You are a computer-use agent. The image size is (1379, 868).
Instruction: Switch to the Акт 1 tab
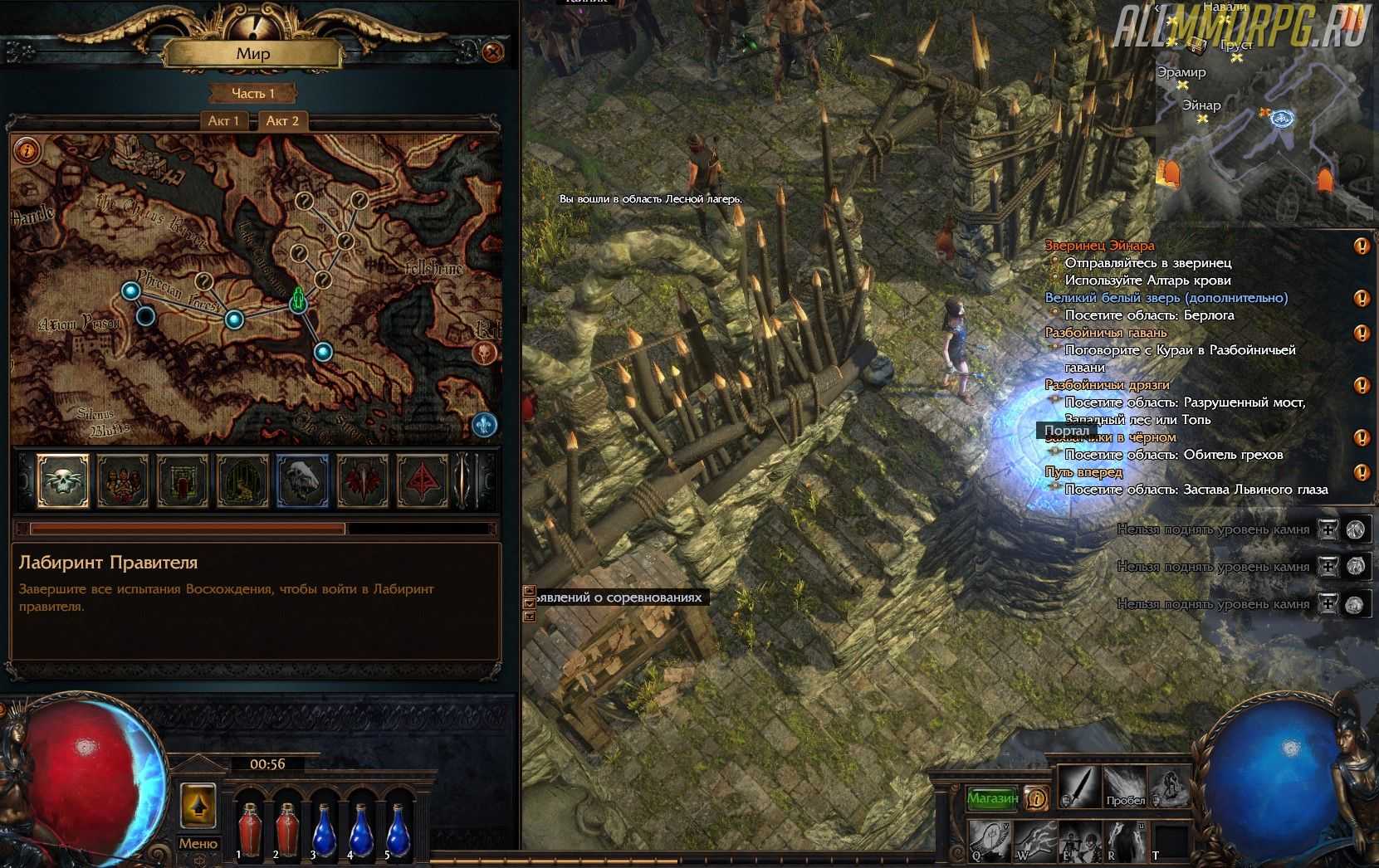(x=223, y=121)
